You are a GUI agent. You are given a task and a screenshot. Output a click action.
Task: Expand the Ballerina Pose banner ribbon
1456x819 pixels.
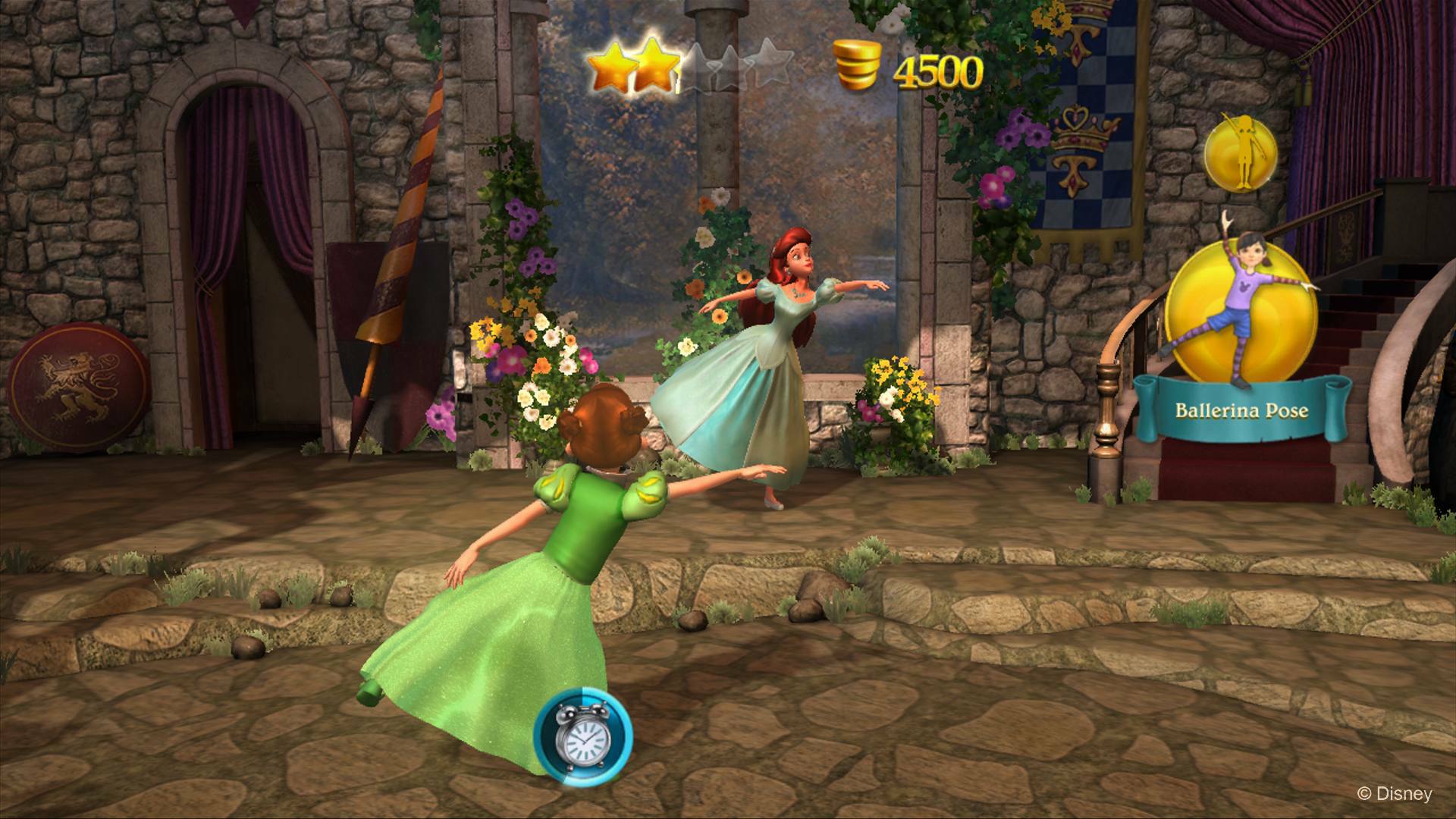pyautogui.click(x=1241, y=409)
